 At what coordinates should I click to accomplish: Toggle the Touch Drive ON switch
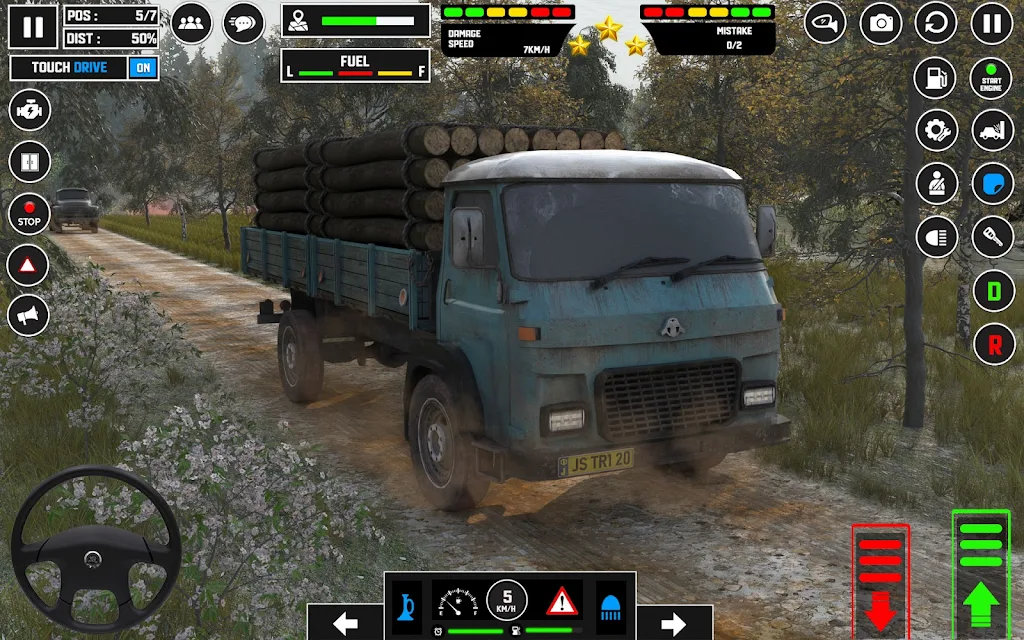pos(143,68)
